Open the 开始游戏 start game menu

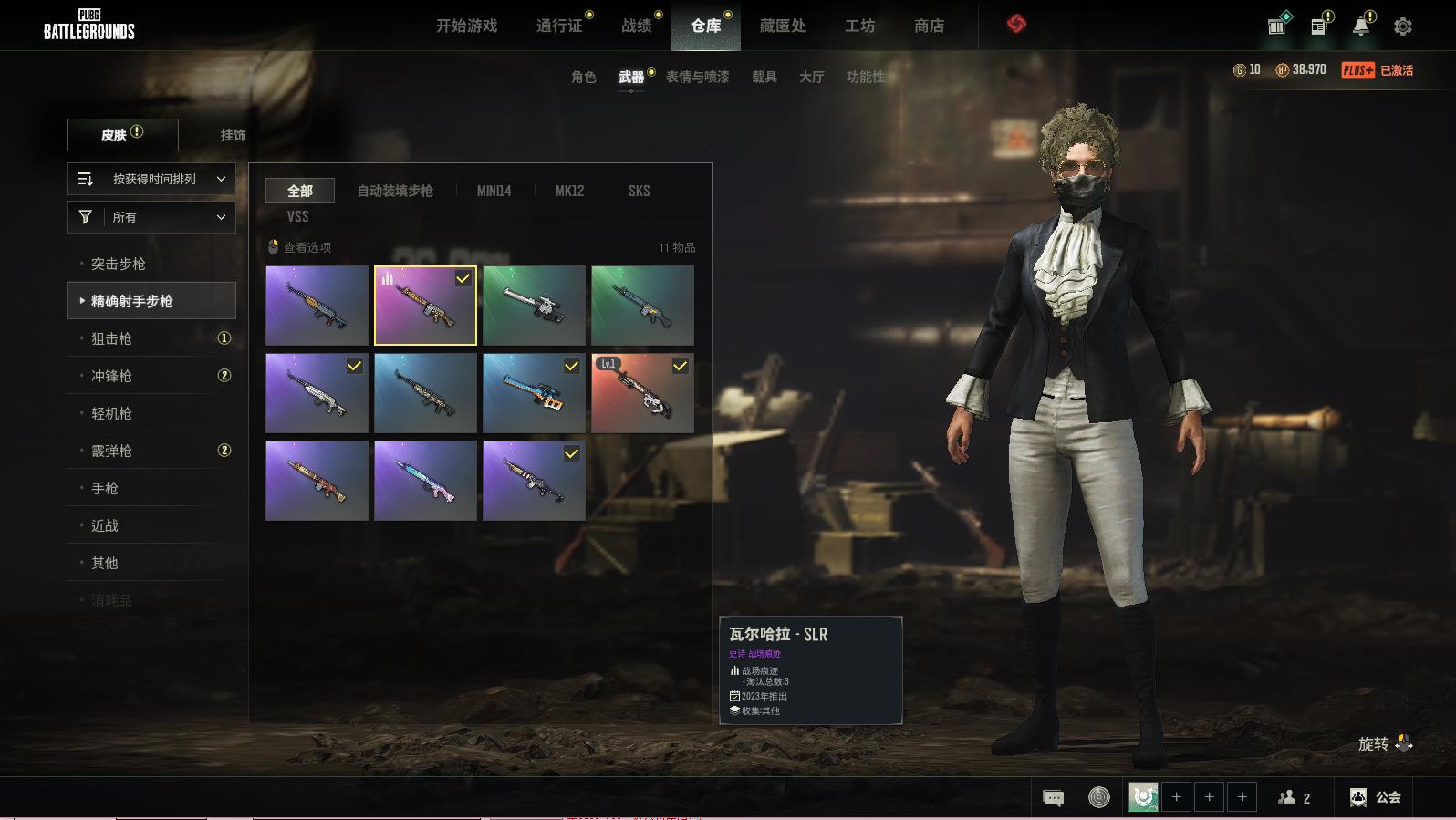(466, 26)
